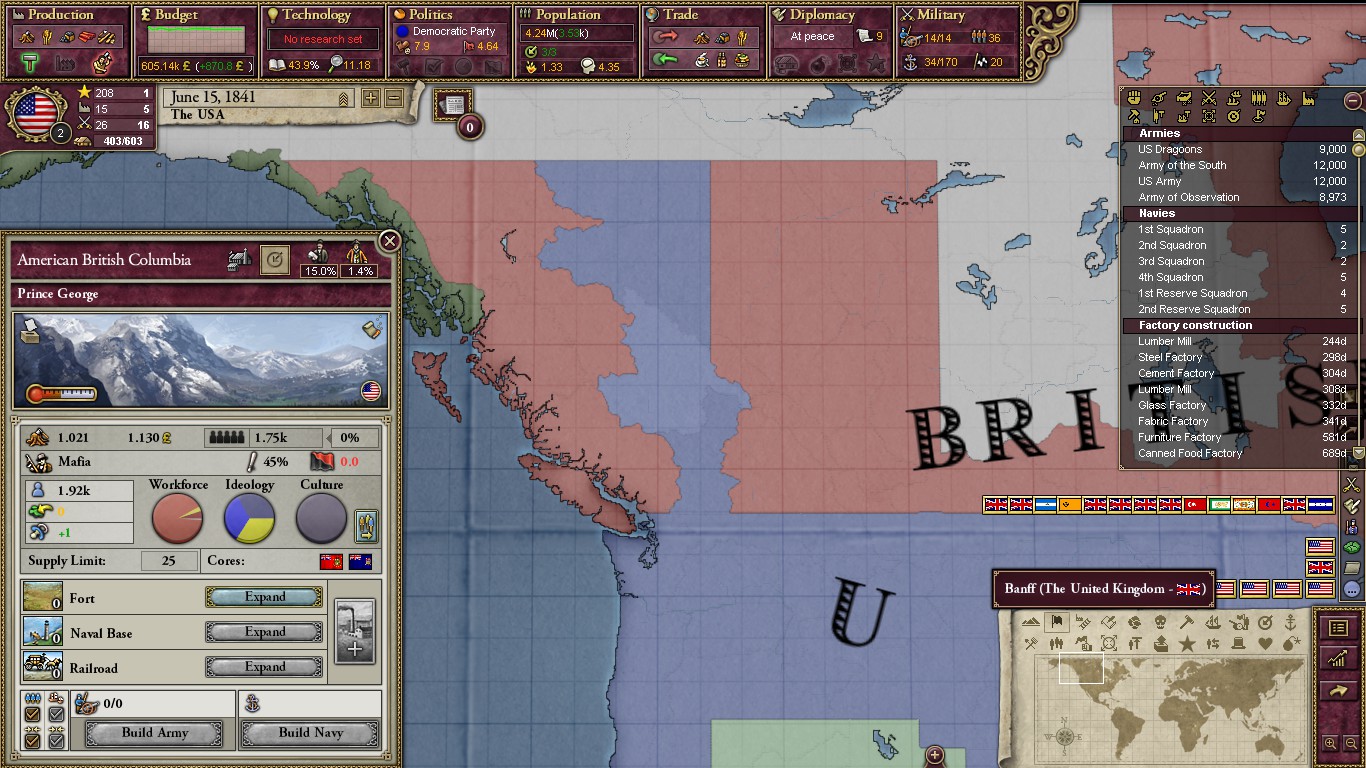The height and width of the screenshot is (768, 1366).
Task: Collapse the date panel with its chevron
Action: (343, 98)
